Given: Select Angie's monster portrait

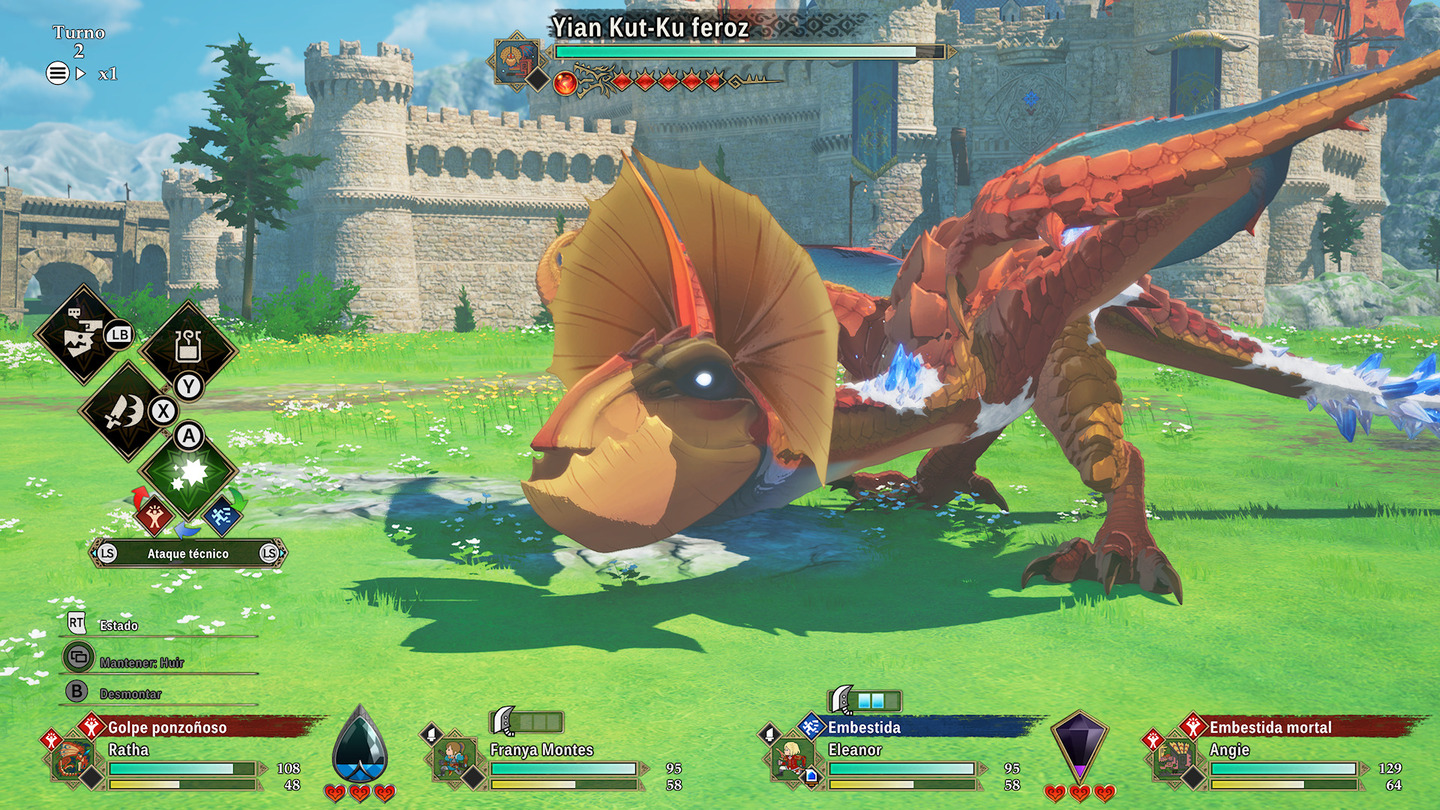Looking at the screenshot, I should (1175, 760).
